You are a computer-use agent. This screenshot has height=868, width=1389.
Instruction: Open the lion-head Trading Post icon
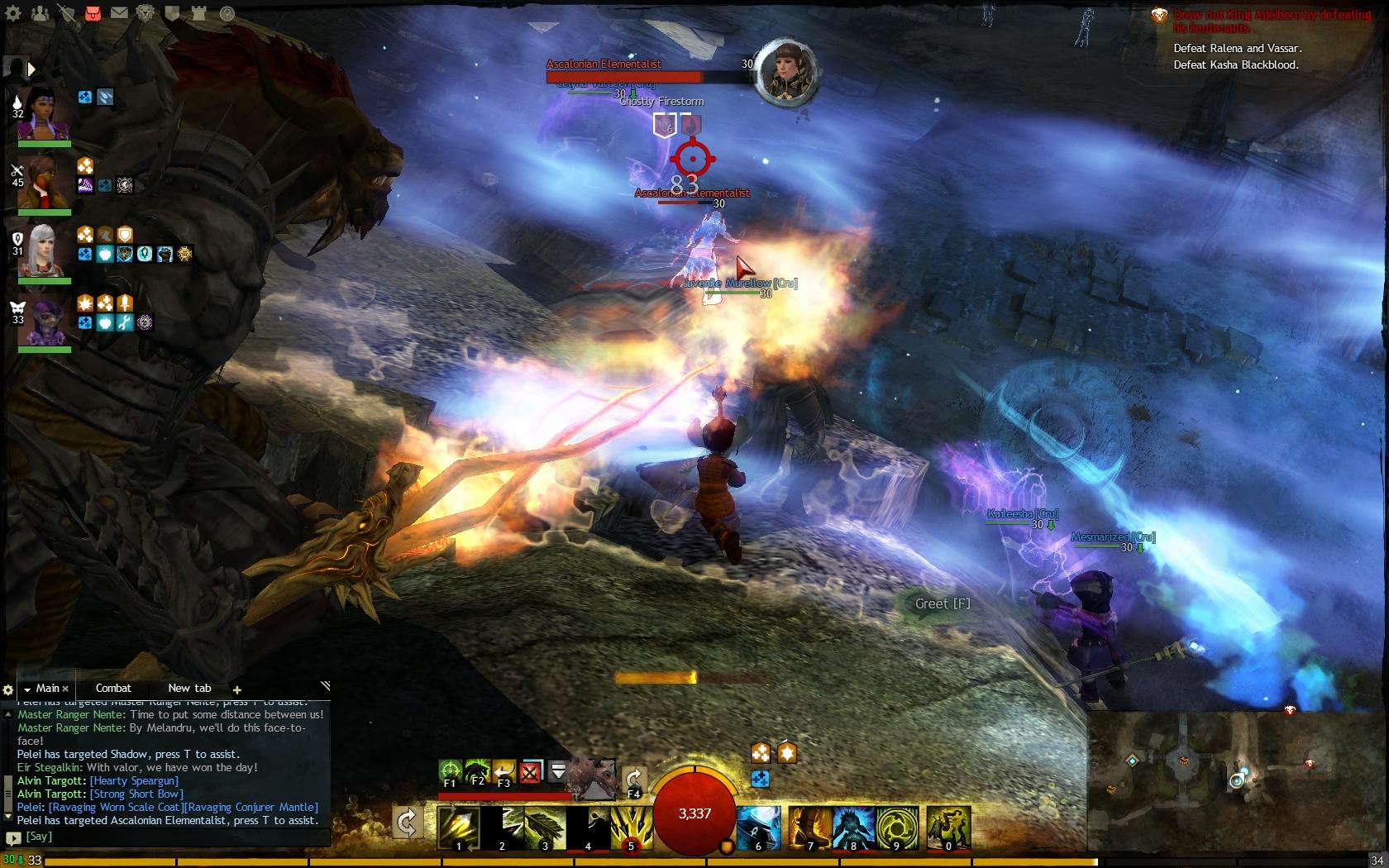[x=146, y=13]
